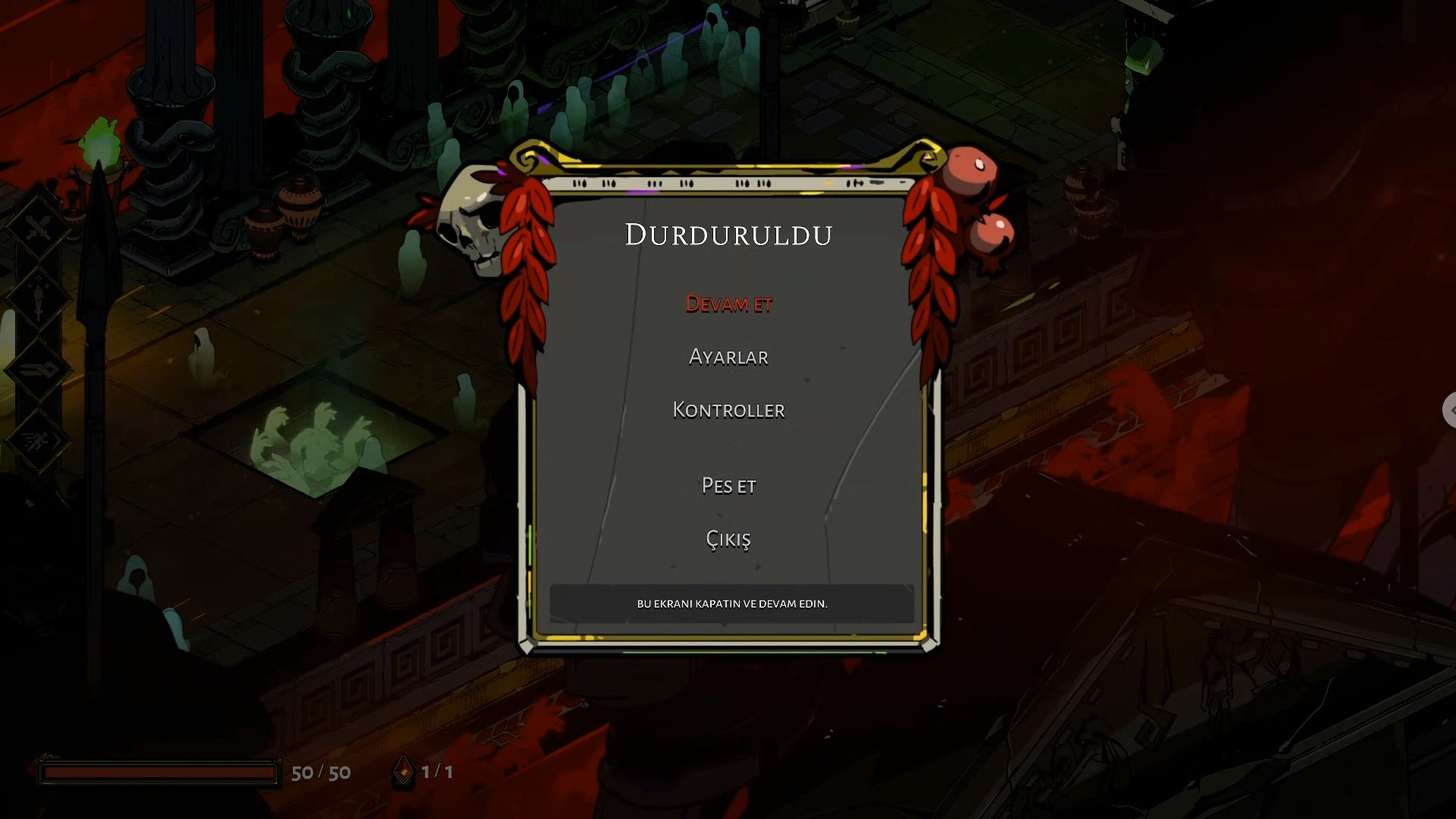Open the Ayarlar settings menu
The width and height of the screenshot is (1456, 819).
(x=728, y=357)
